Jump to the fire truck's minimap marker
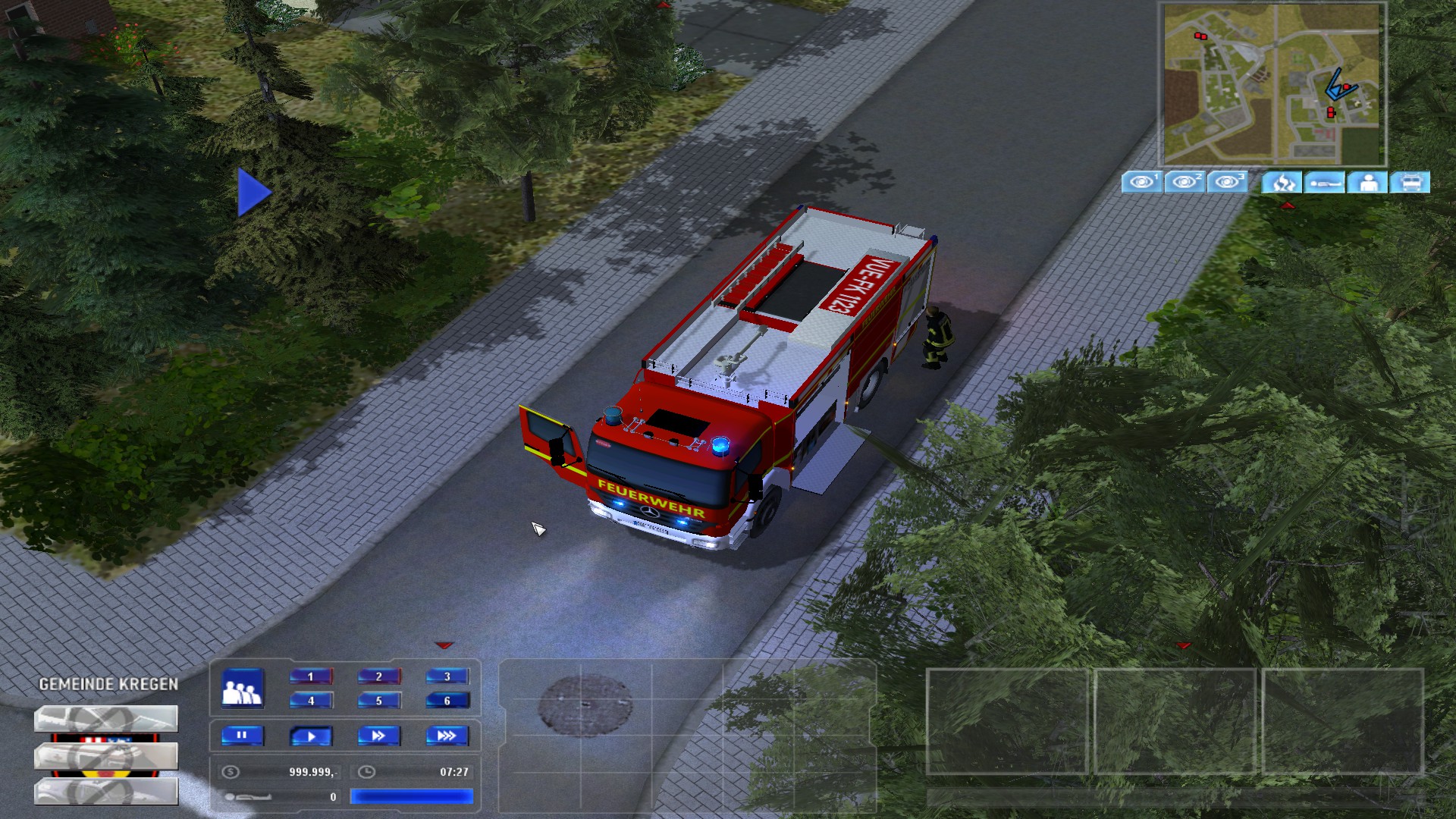1456x819 pixels. [1345, 88]
